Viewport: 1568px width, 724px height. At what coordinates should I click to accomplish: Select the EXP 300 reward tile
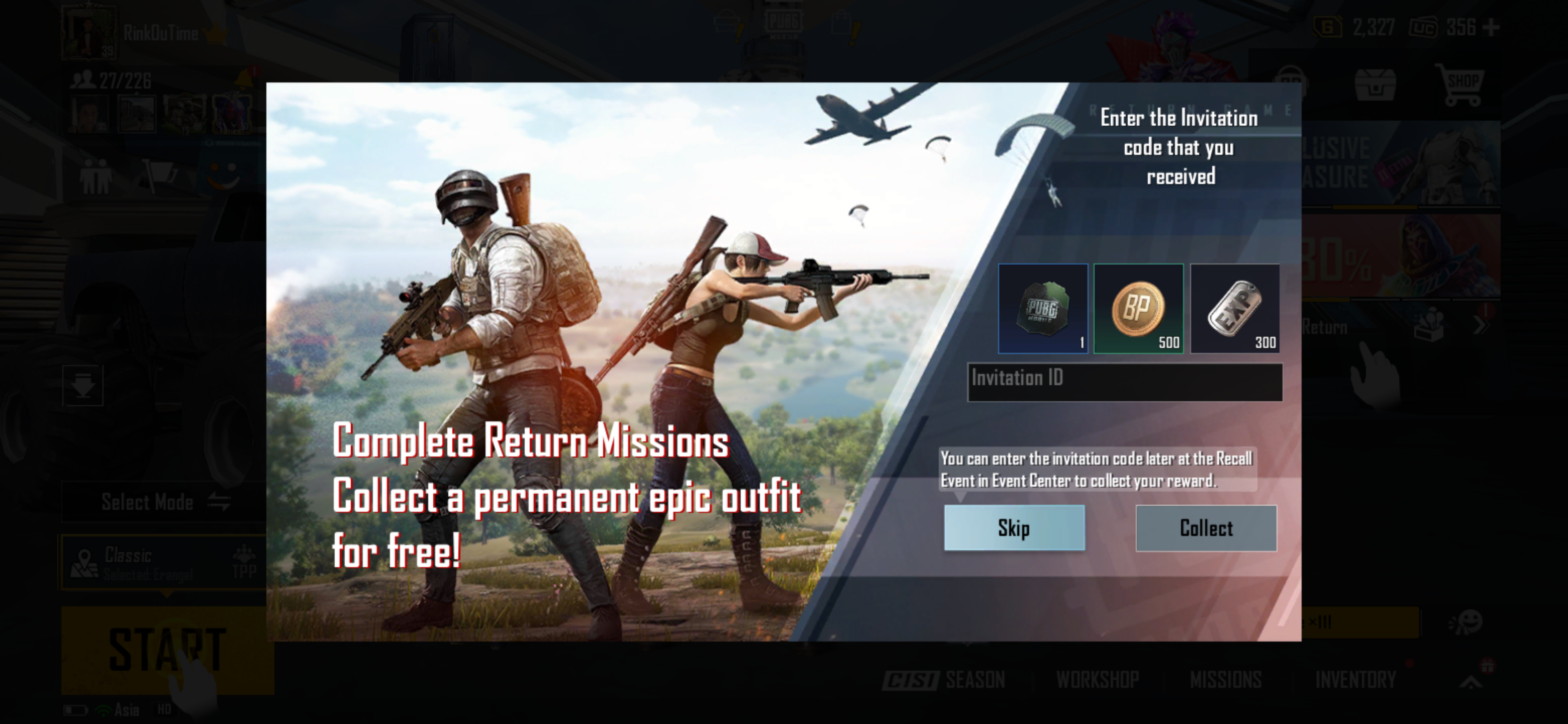(x=1235, y=309)
